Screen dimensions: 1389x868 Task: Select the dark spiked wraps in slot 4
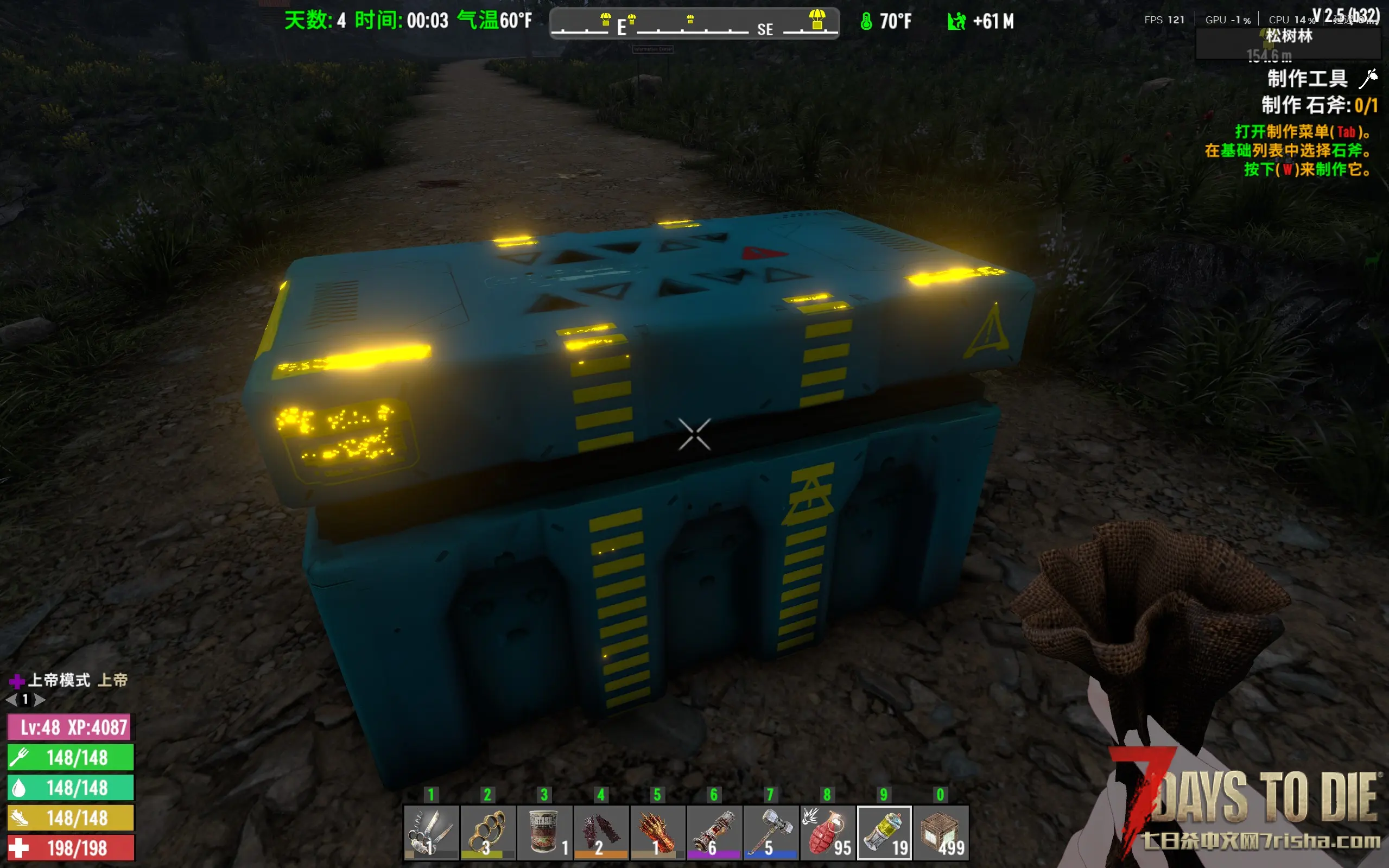pyautogui.click(x=600, y=832)
